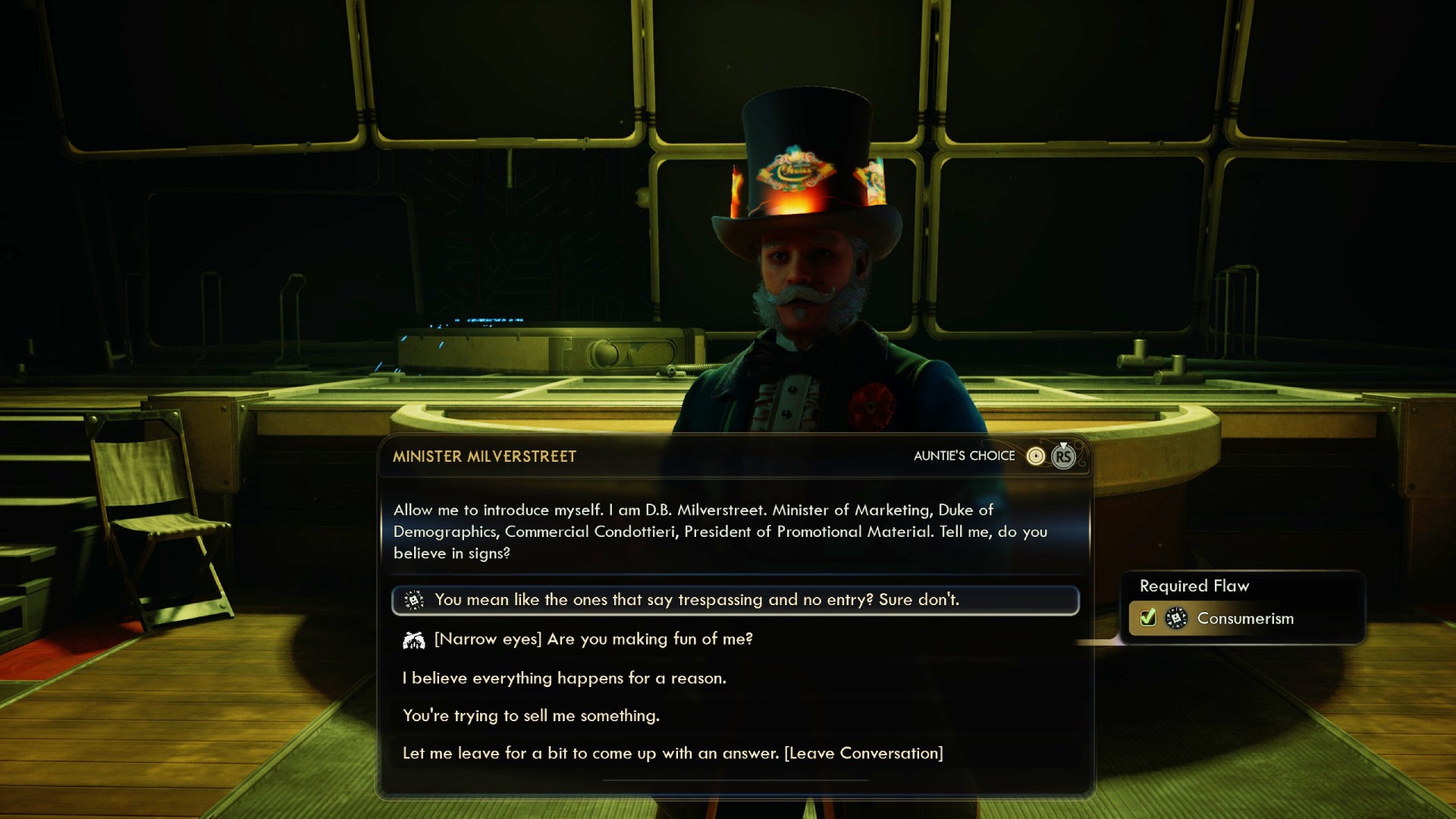Answer "You're trying to sell me something"
This screenshot has width=1456, height=819.
point(531,716)
